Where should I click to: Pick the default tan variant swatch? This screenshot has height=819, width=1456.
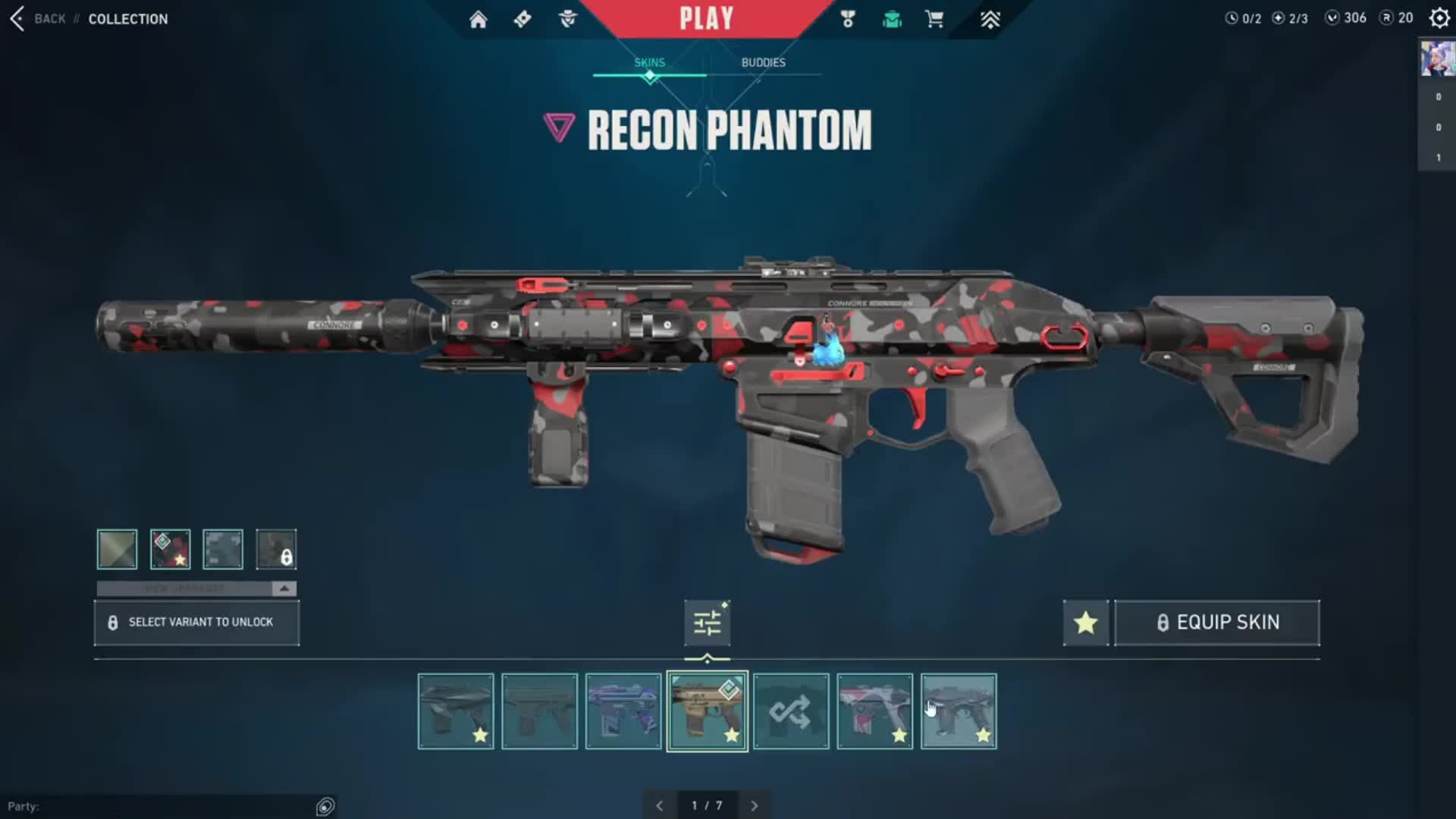(x=117, y=549)
